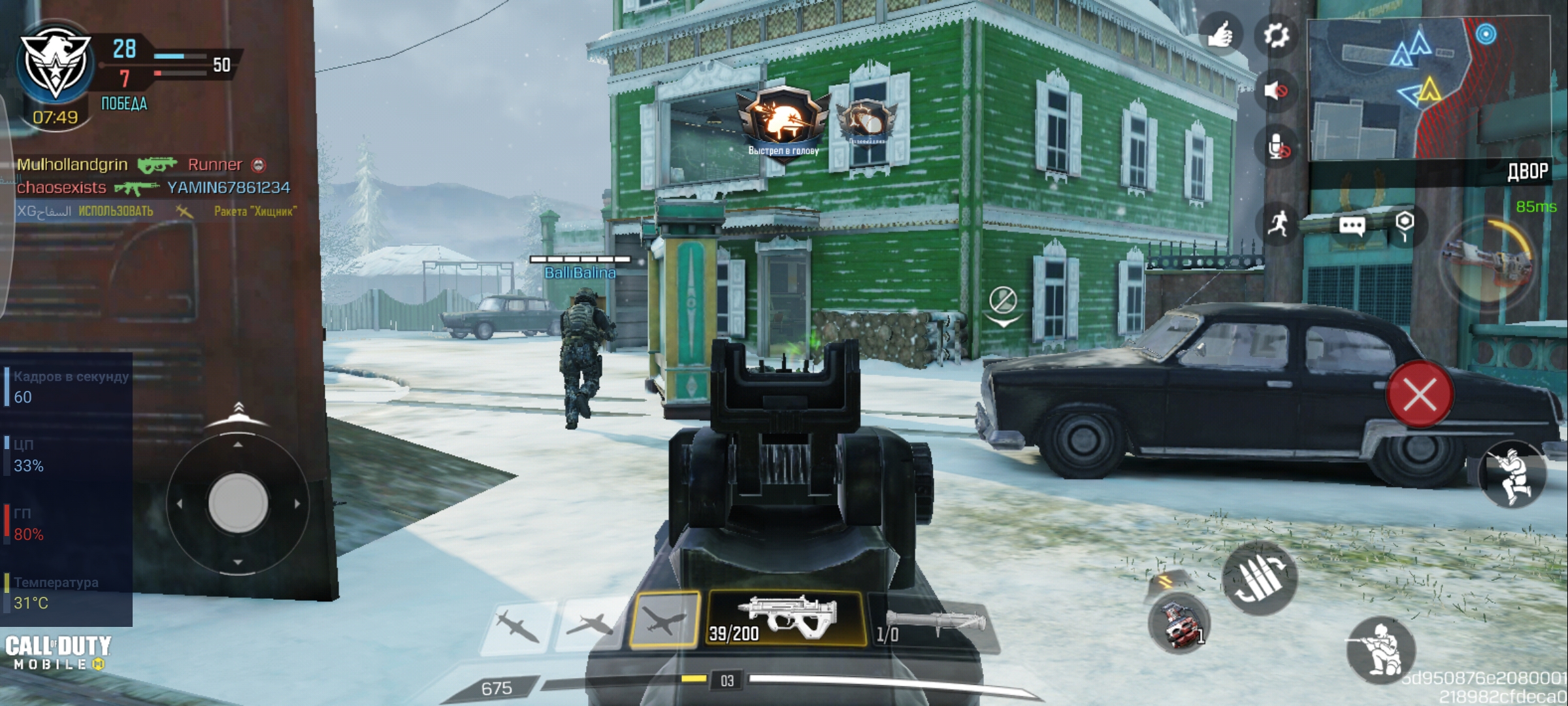Viewport: 1568px width, 706px height.
Task: Activate the Predator missile scorestreak
Action: pyautogui.click(x=517, y=624)
